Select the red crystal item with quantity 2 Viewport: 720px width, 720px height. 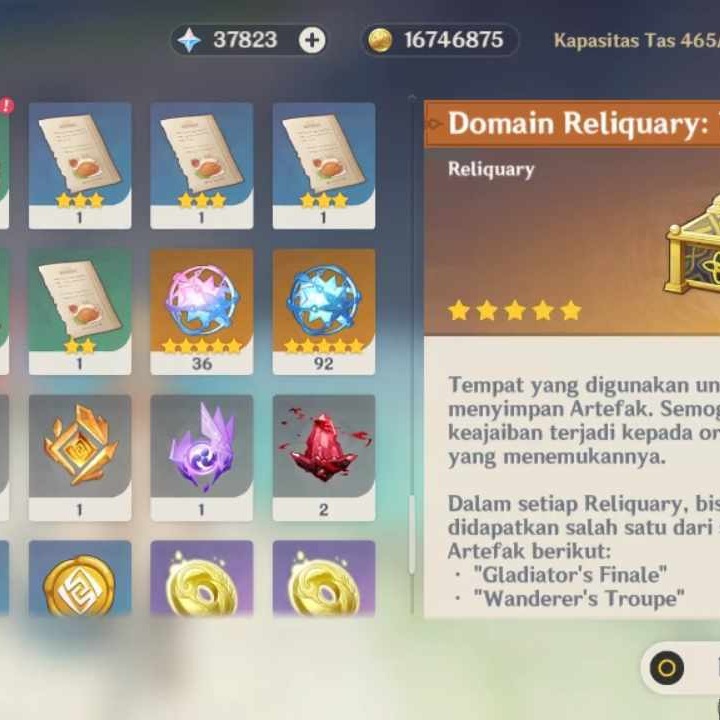click(x=324, y=455)
